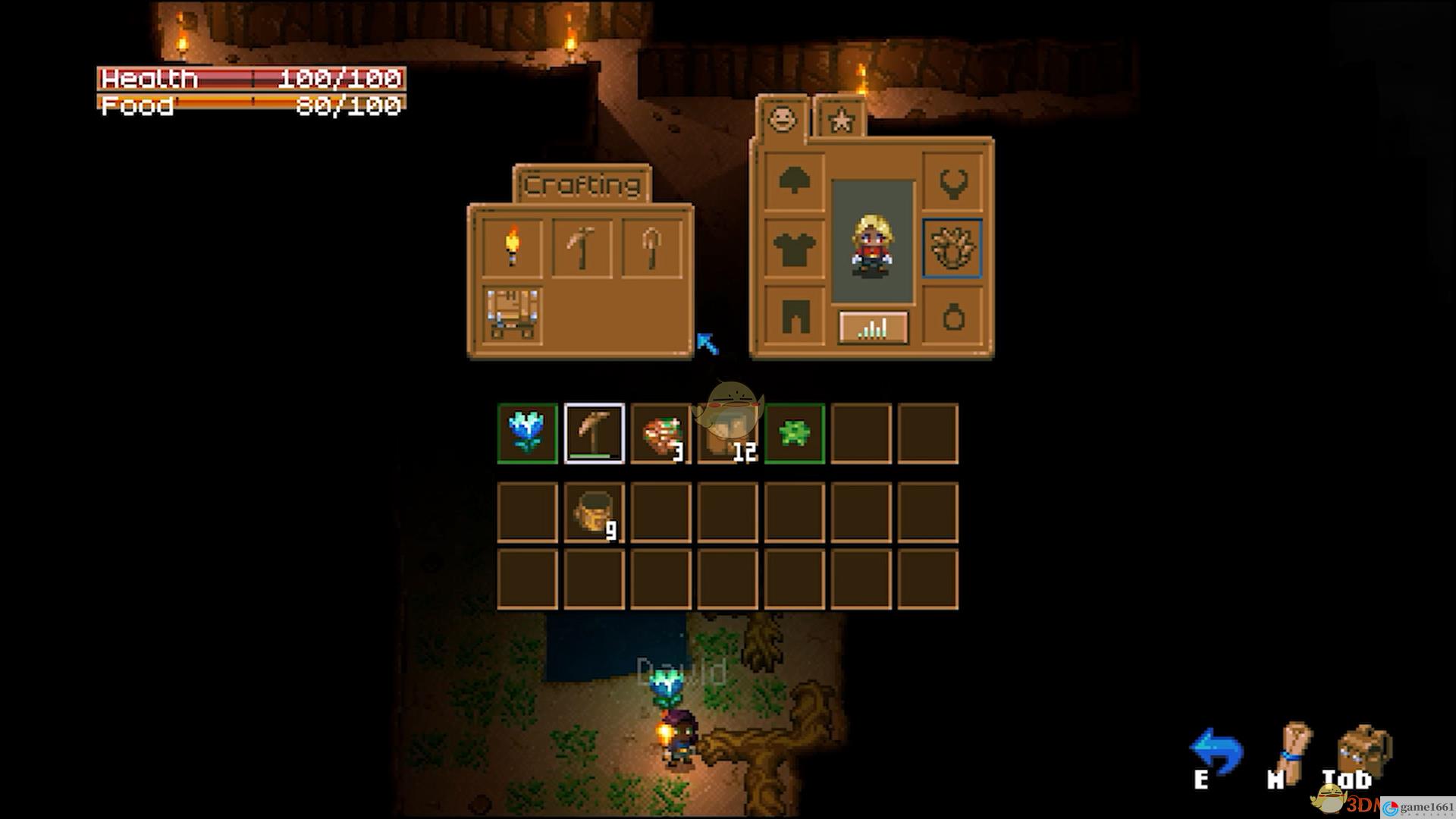Show character stats with the bar-chart button
Screen dimensions: 1456x819
873,328
